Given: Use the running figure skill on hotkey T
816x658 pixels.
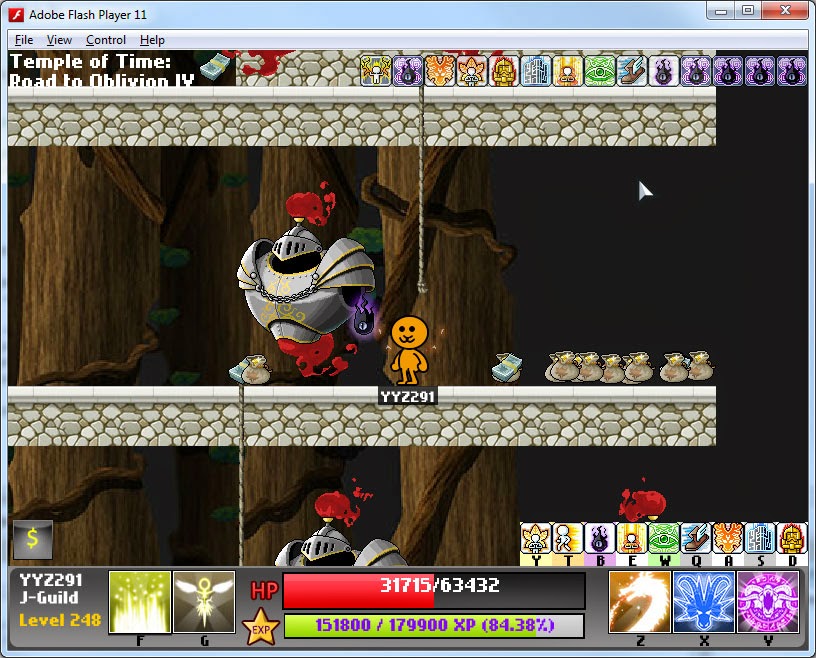Looking at the screenshot, I should click(568, 538).
